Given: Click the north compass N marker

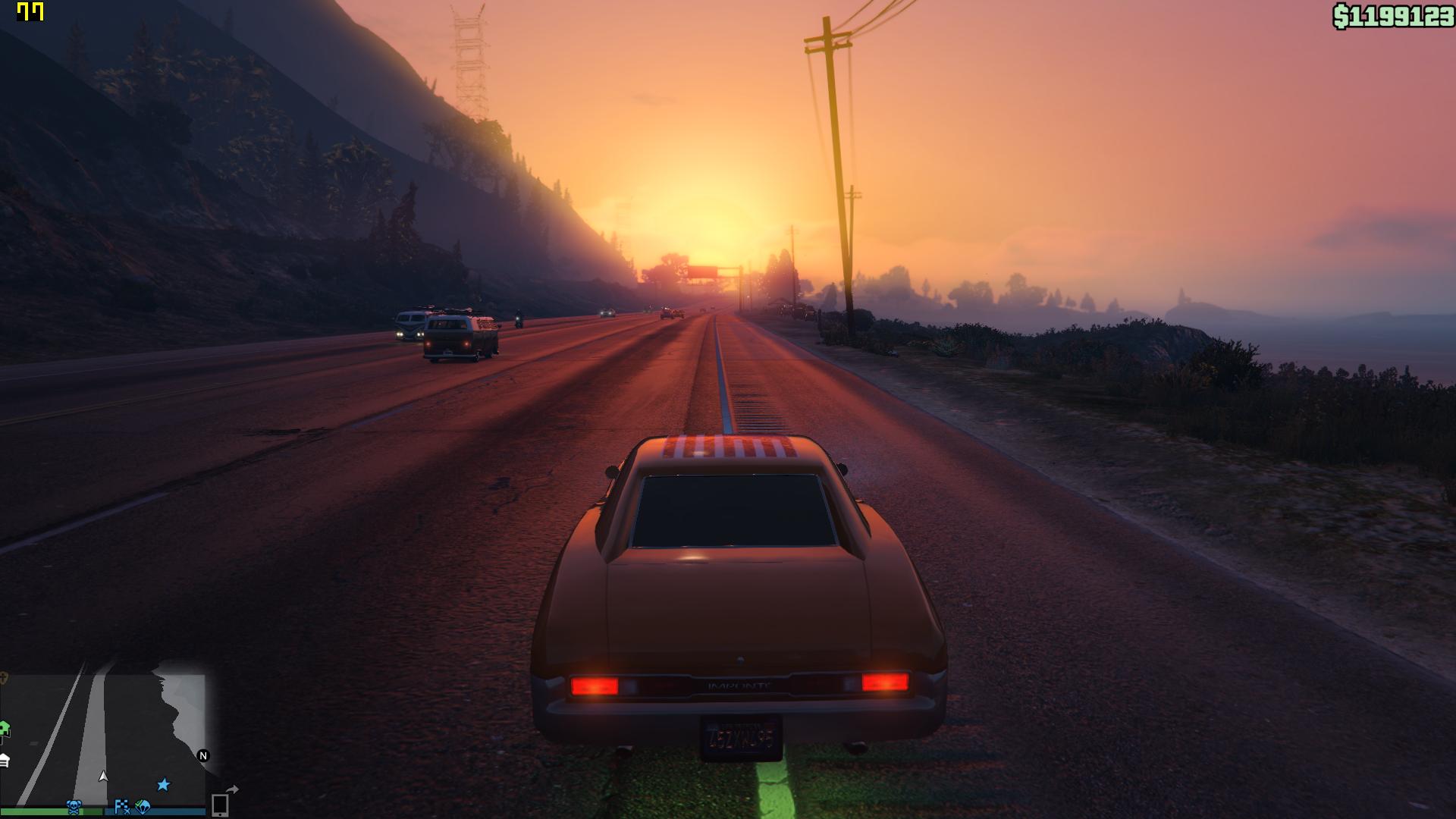Looking at the screenshot, I should click(x=202, y=755).
